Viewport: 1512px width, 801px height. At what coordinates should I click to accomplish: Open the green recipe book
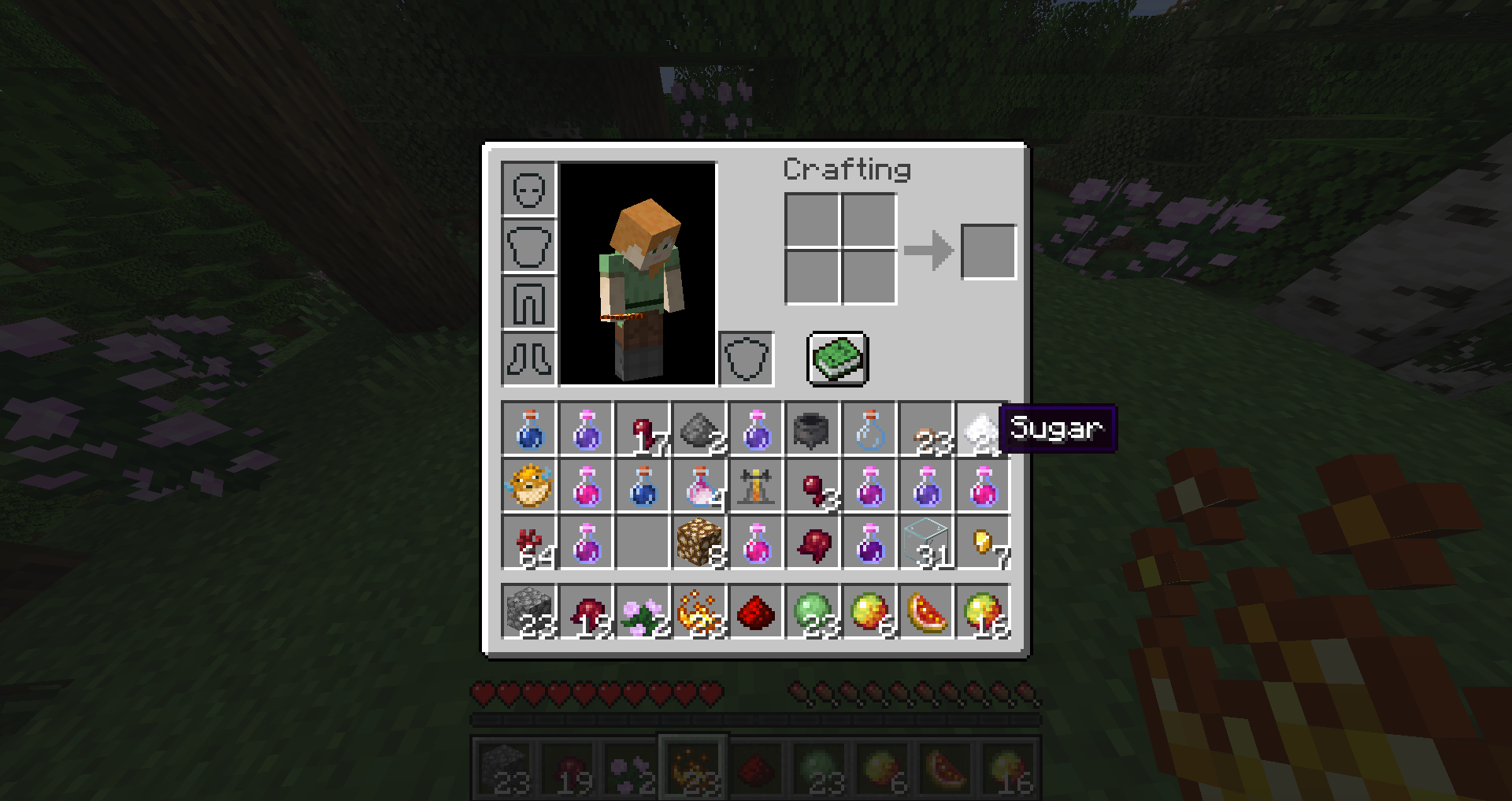point(838,359)
